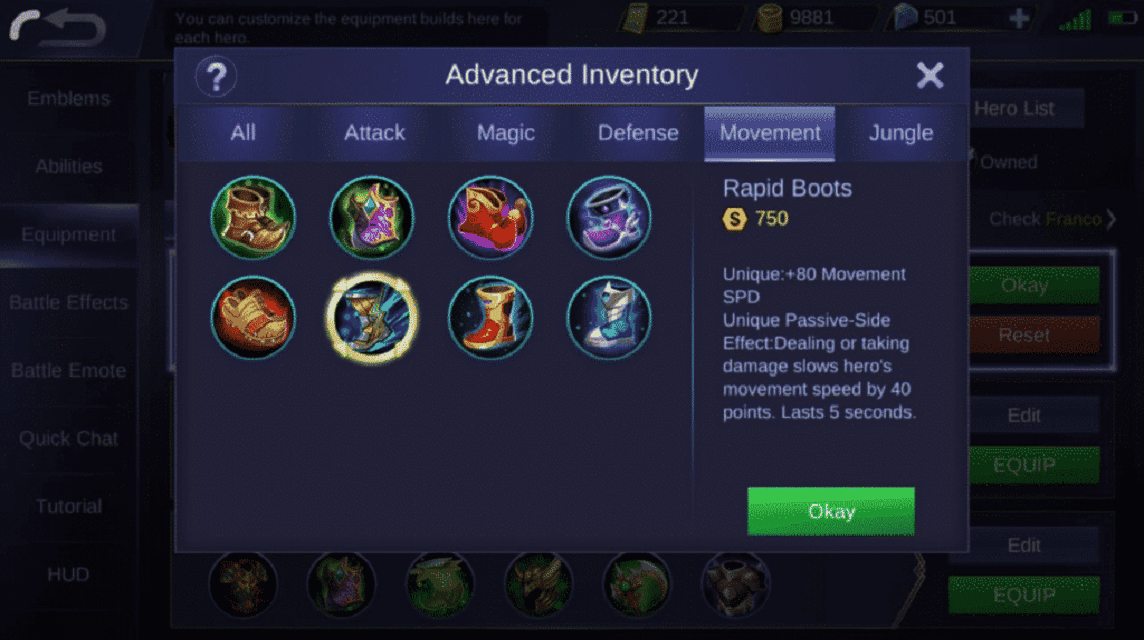Show the Defense items tab

(638, 133)
